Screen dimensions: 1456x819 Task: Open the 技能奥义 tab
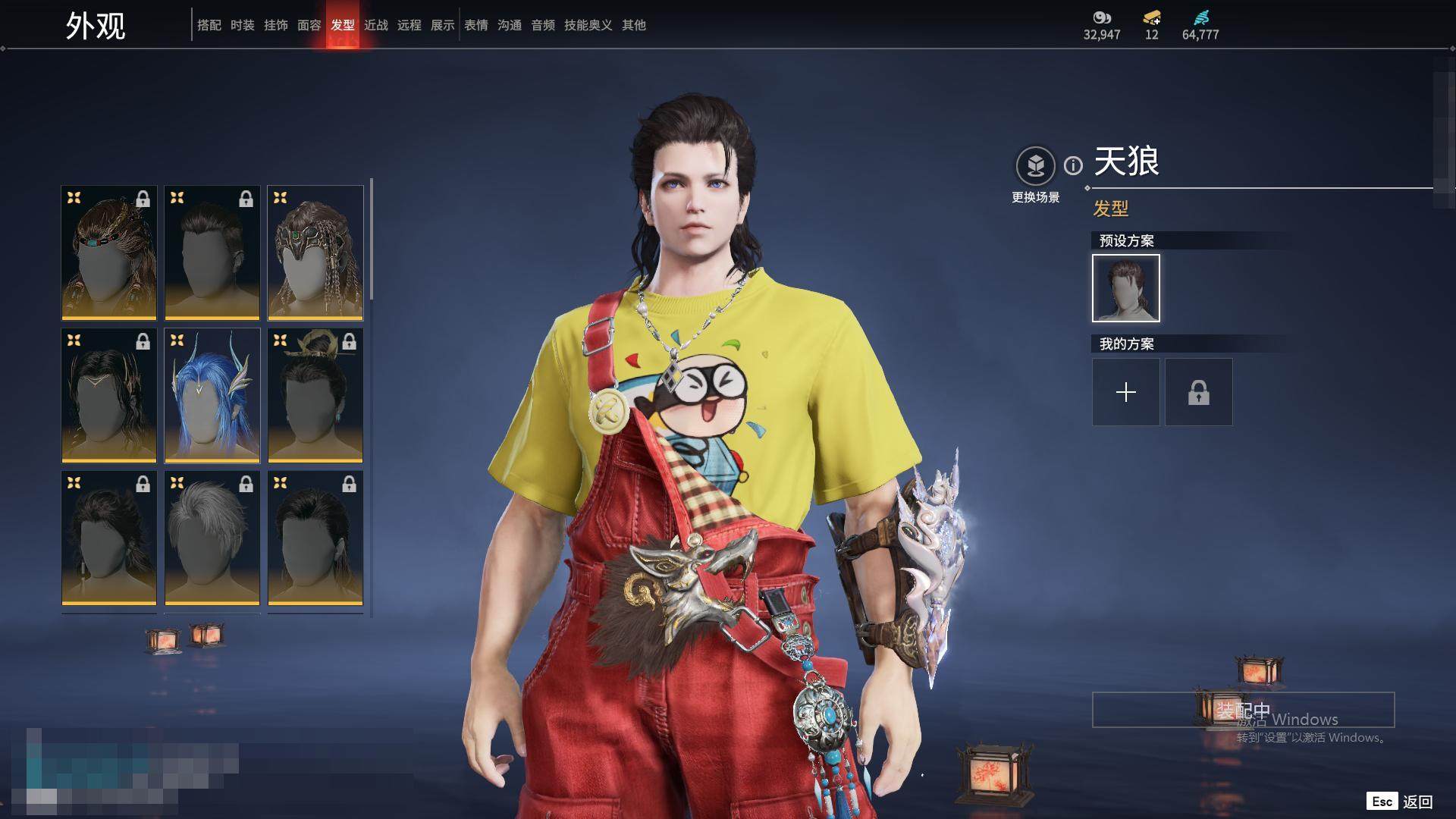point(588,25)
